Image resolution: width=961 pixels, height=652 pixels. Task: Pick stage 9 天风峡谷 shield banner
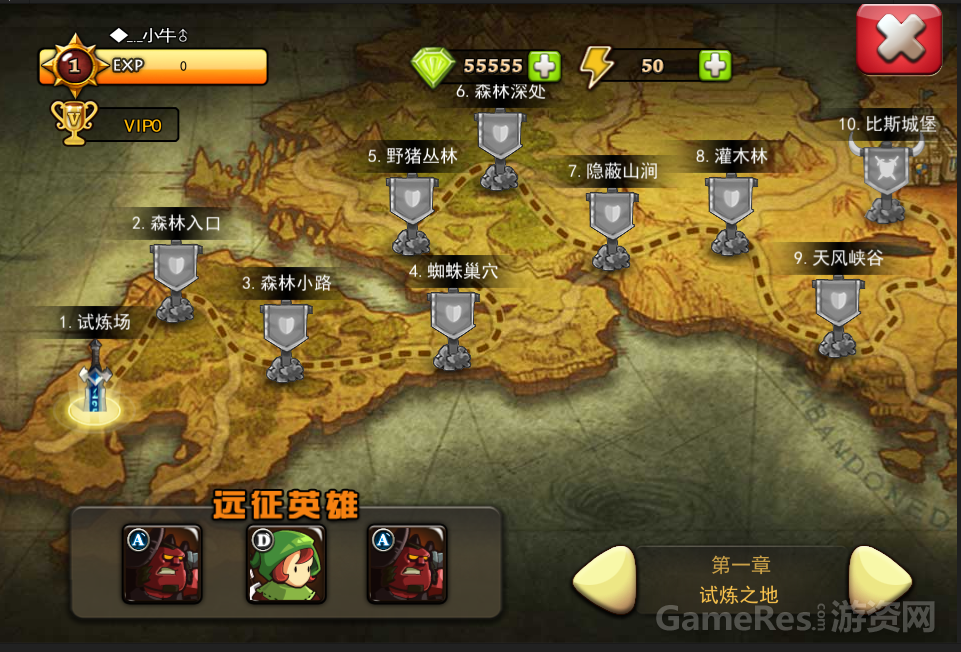[x=837, y=305]
